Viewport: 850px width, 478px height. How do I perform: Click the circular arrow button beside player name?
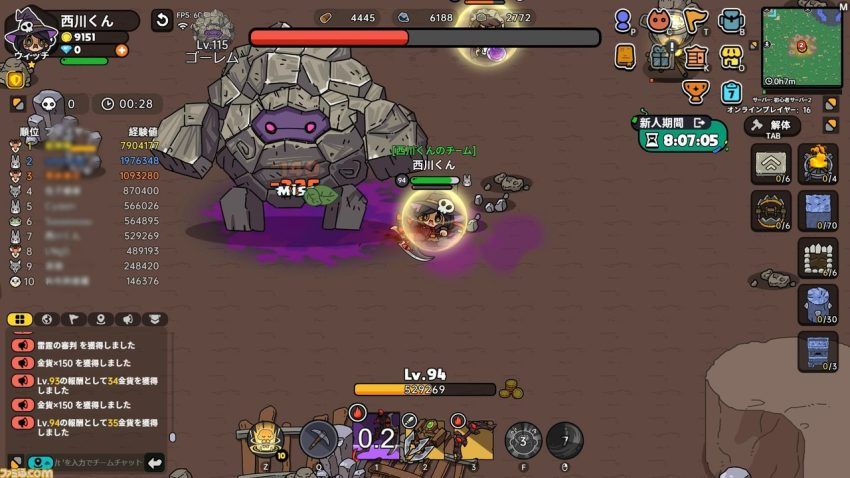point(161,21)
